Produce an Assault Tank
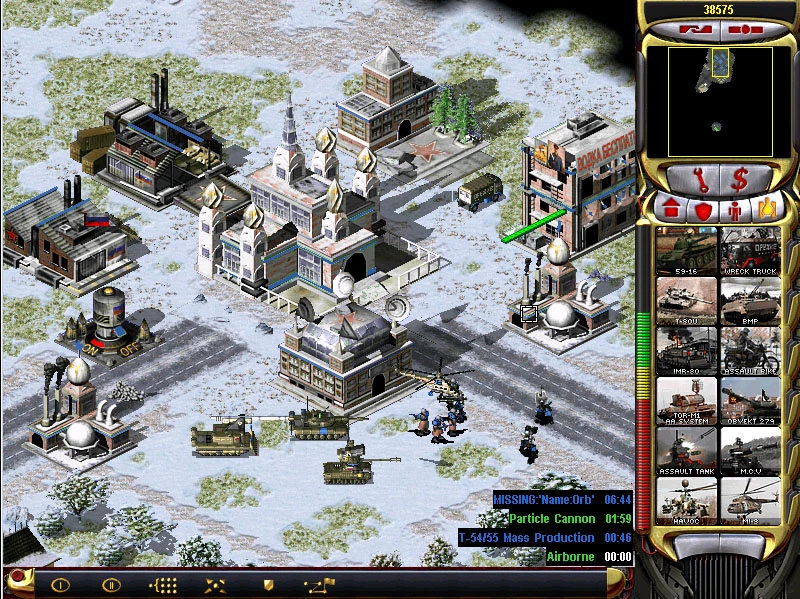This screenshot has width=800, height=599. [x=687, y=451]
